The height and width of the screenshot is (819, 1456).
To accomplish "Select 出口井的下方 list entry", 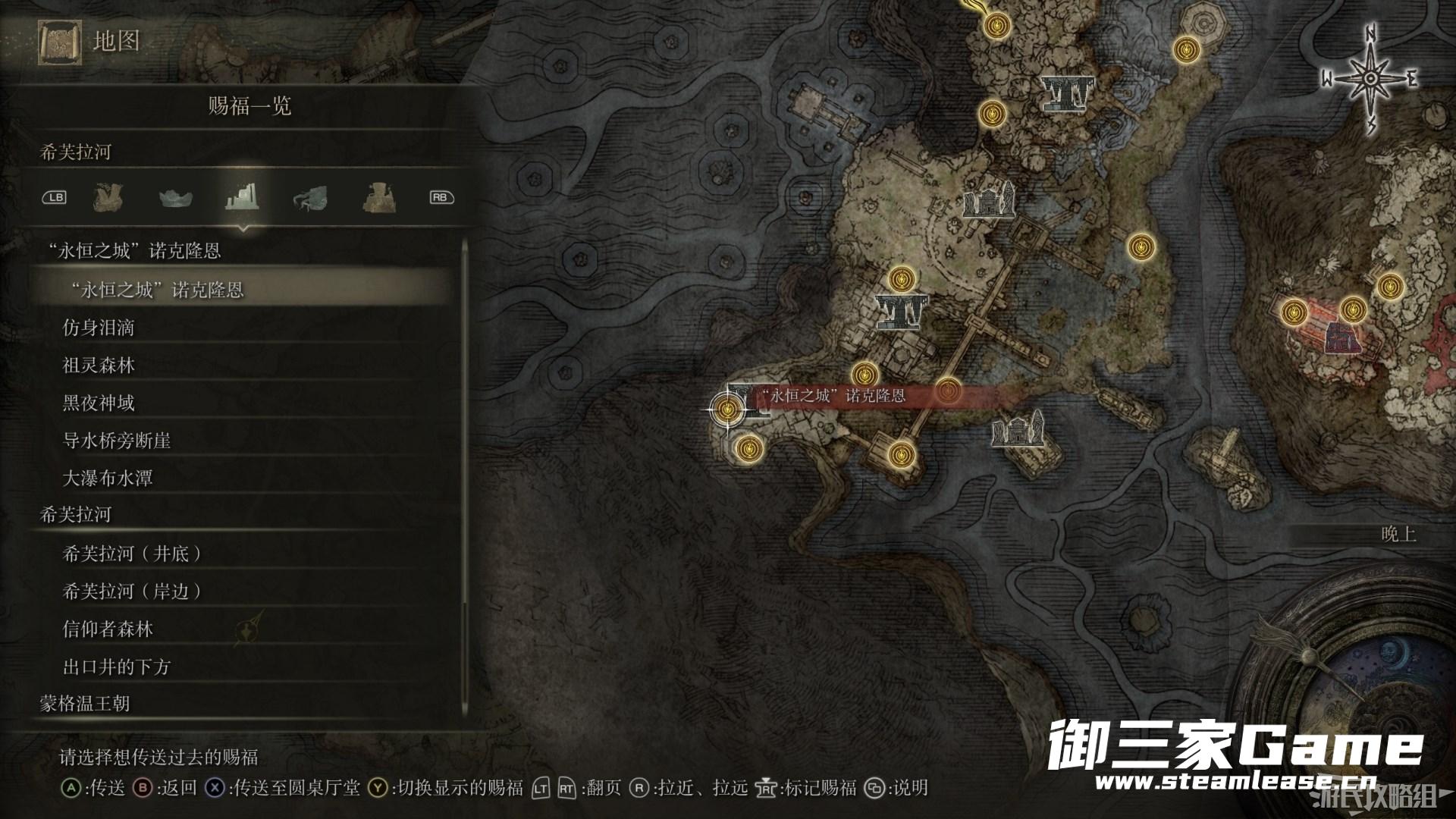I will [x=117, y=667].
